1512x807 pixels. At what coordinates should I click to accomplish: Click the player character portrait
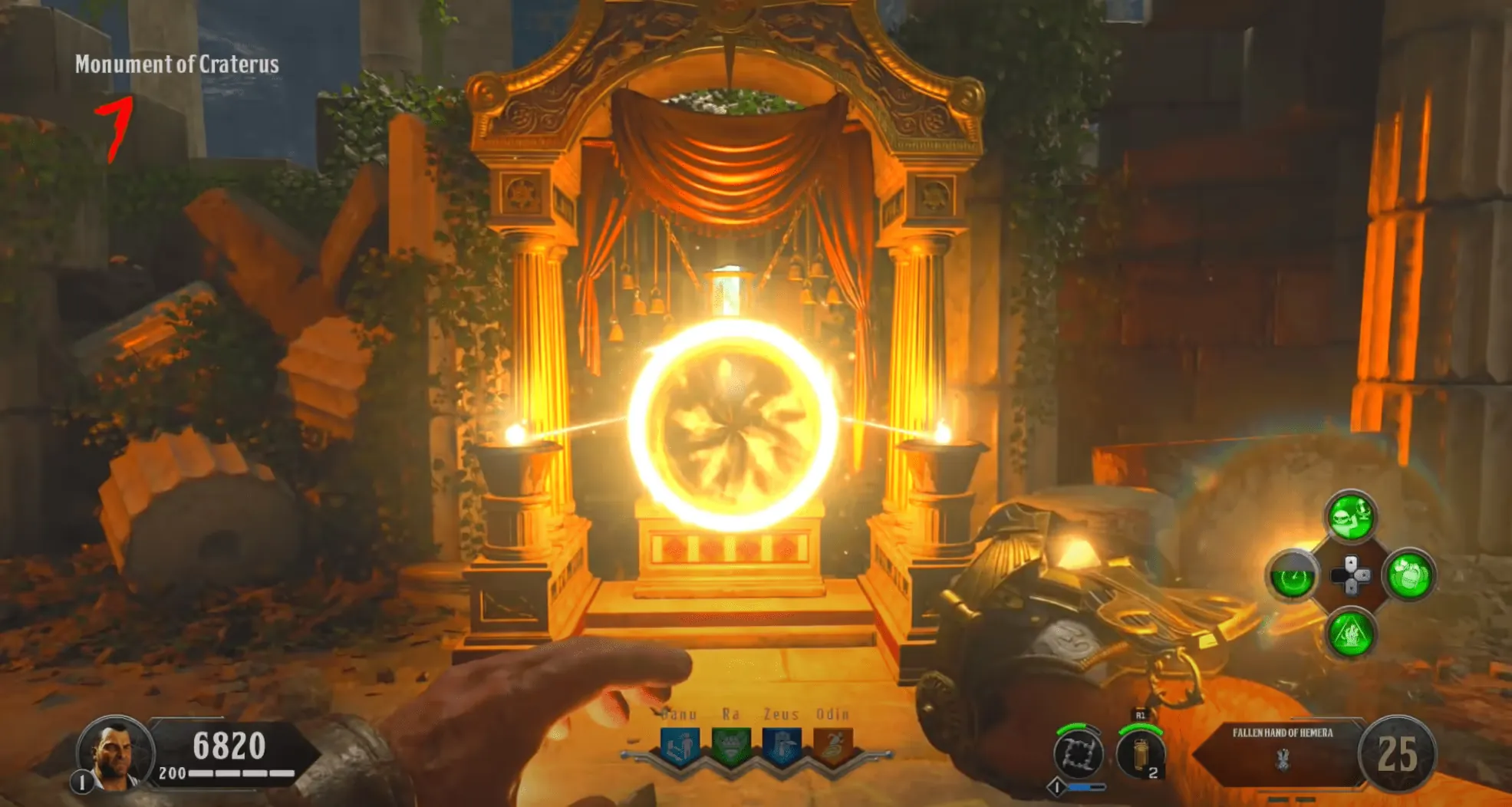click(115, 754)
